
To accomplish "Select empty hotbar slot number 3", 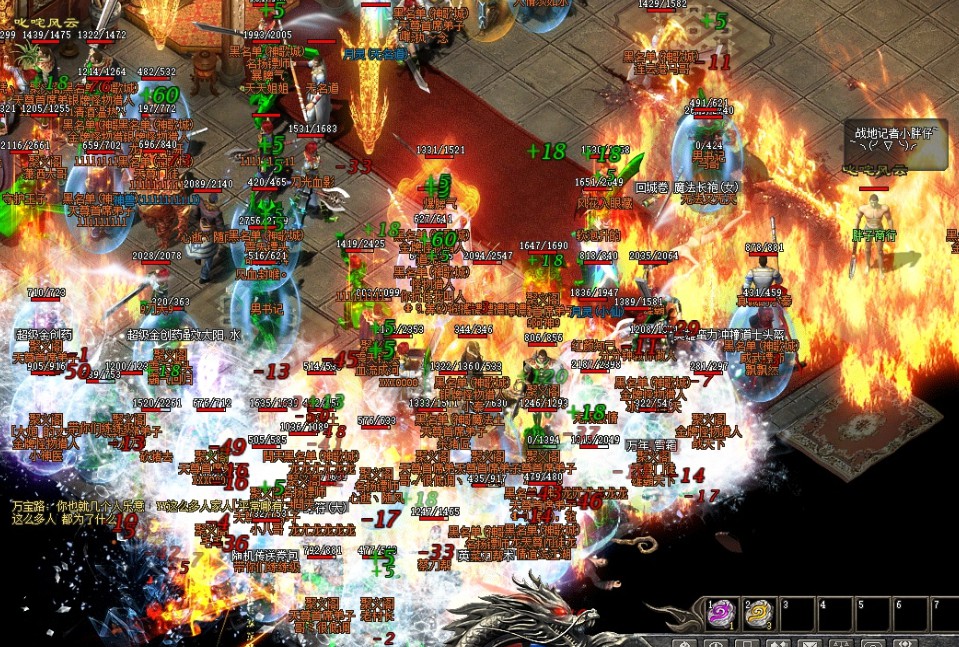I will coord(797,614).
